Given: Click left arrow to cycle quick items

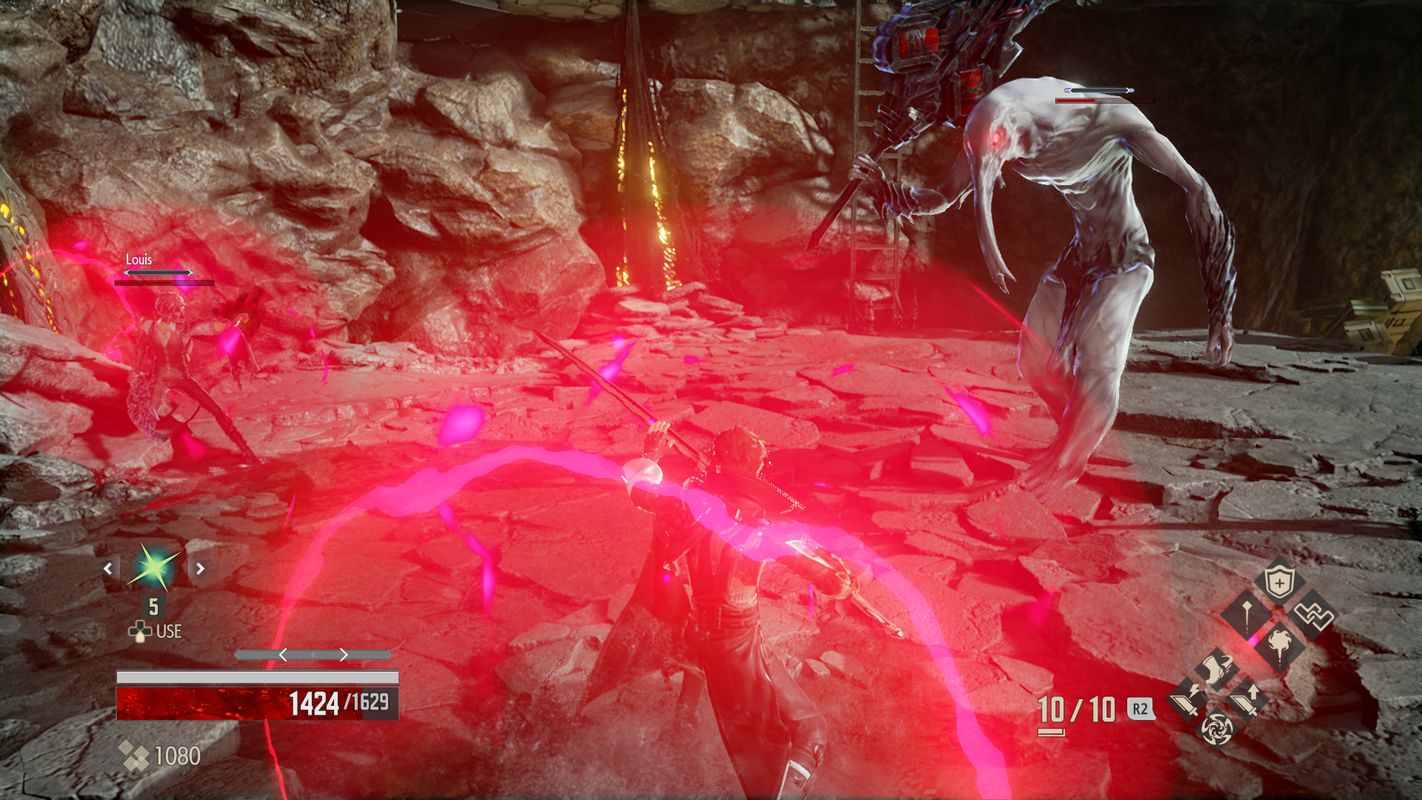Looking at the screenshot, I should click(x=107, y=569).
